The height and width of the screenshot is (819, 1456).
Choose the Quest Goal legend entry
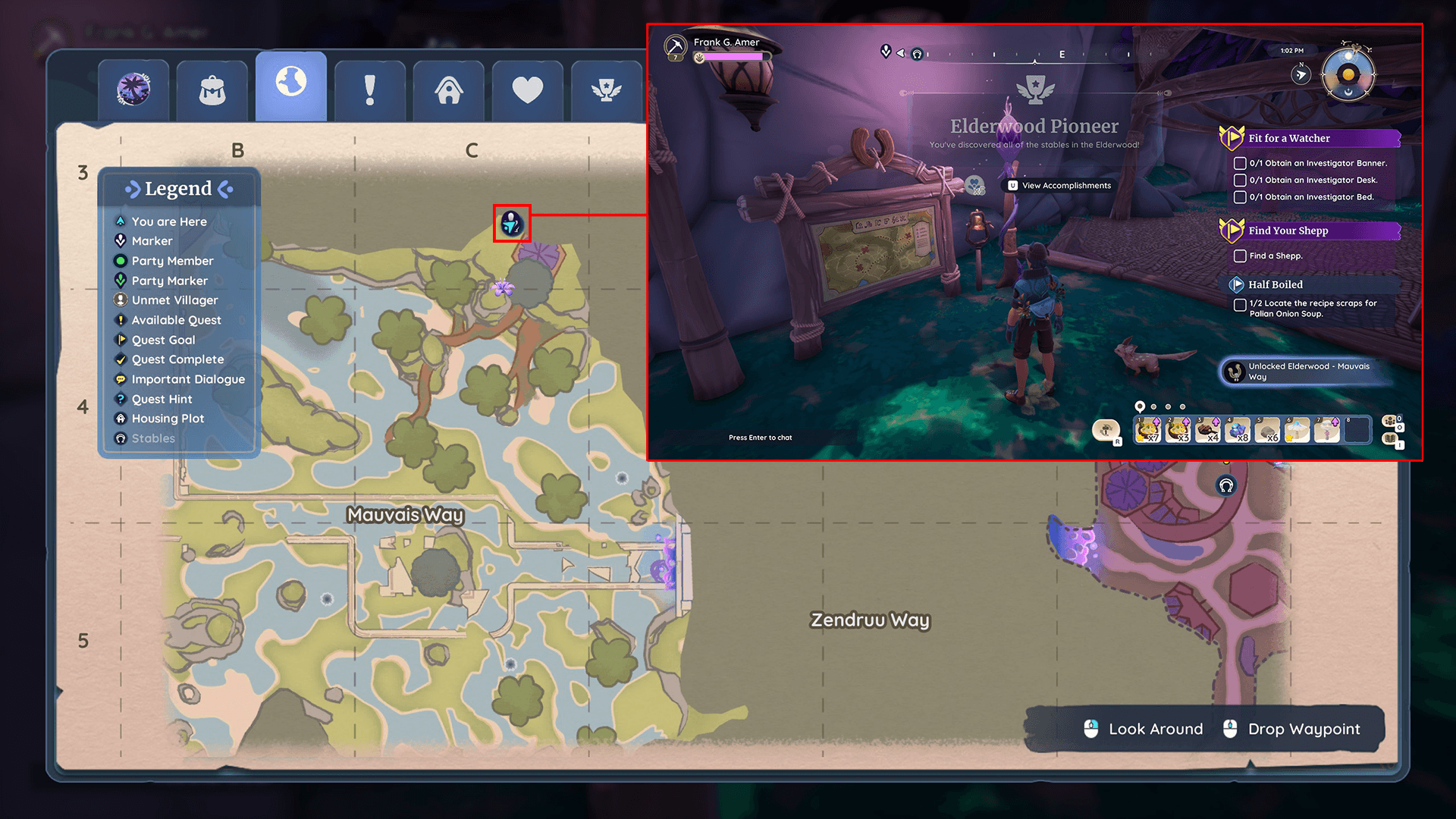click(x=163, y=340)
